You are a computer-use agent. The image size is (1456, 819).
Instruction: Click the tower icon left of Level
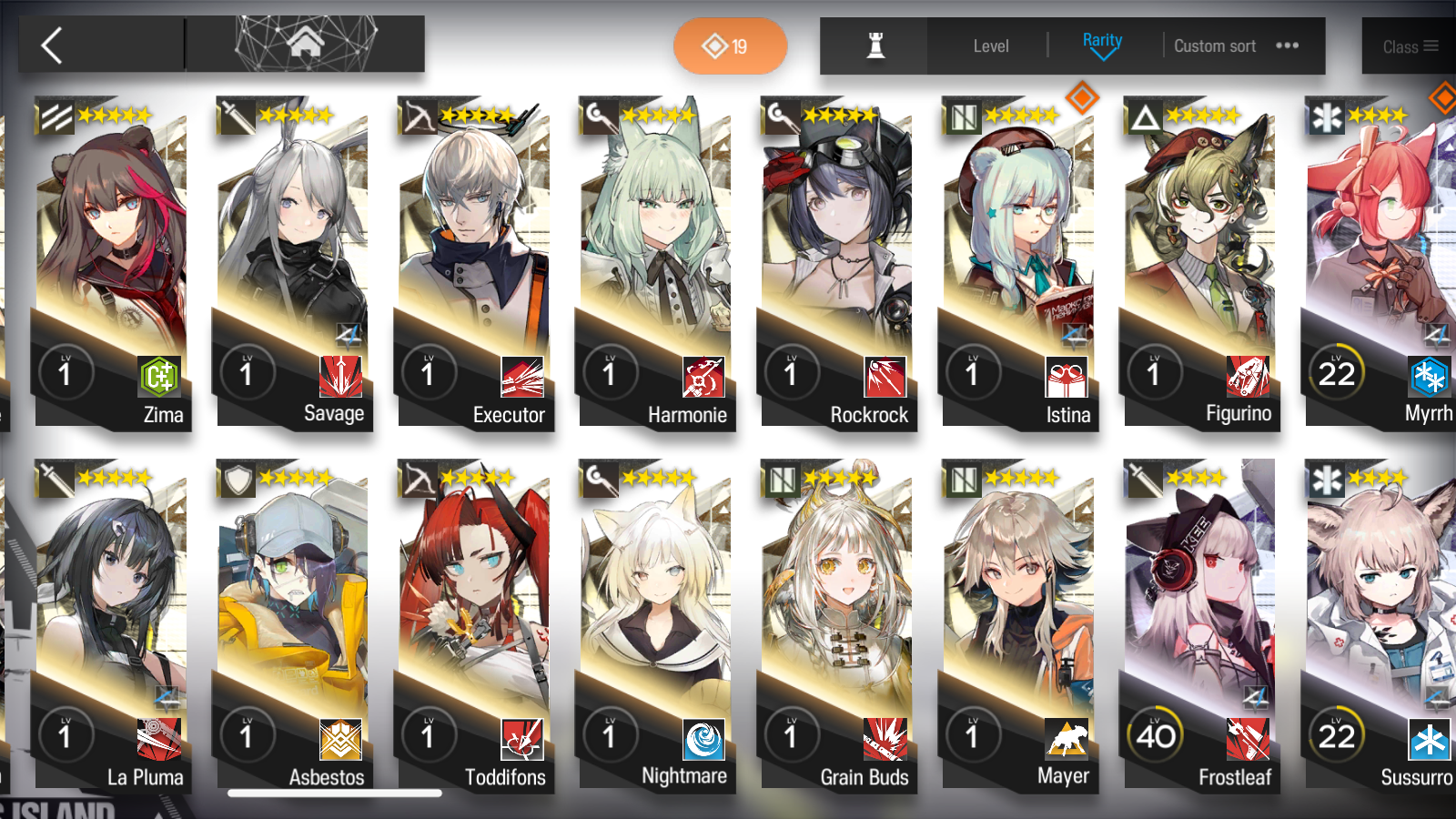(x=871, y=45)
